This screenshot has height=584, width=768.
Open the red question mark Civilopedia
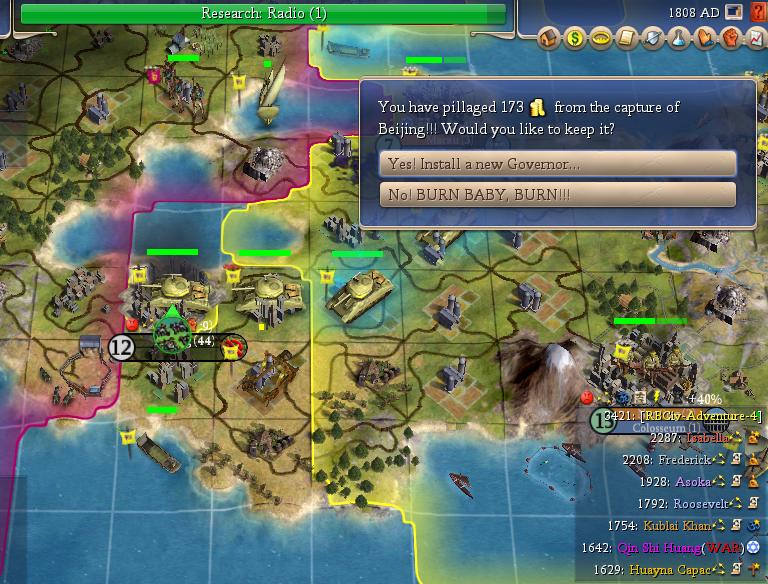(x=757, y=13)
